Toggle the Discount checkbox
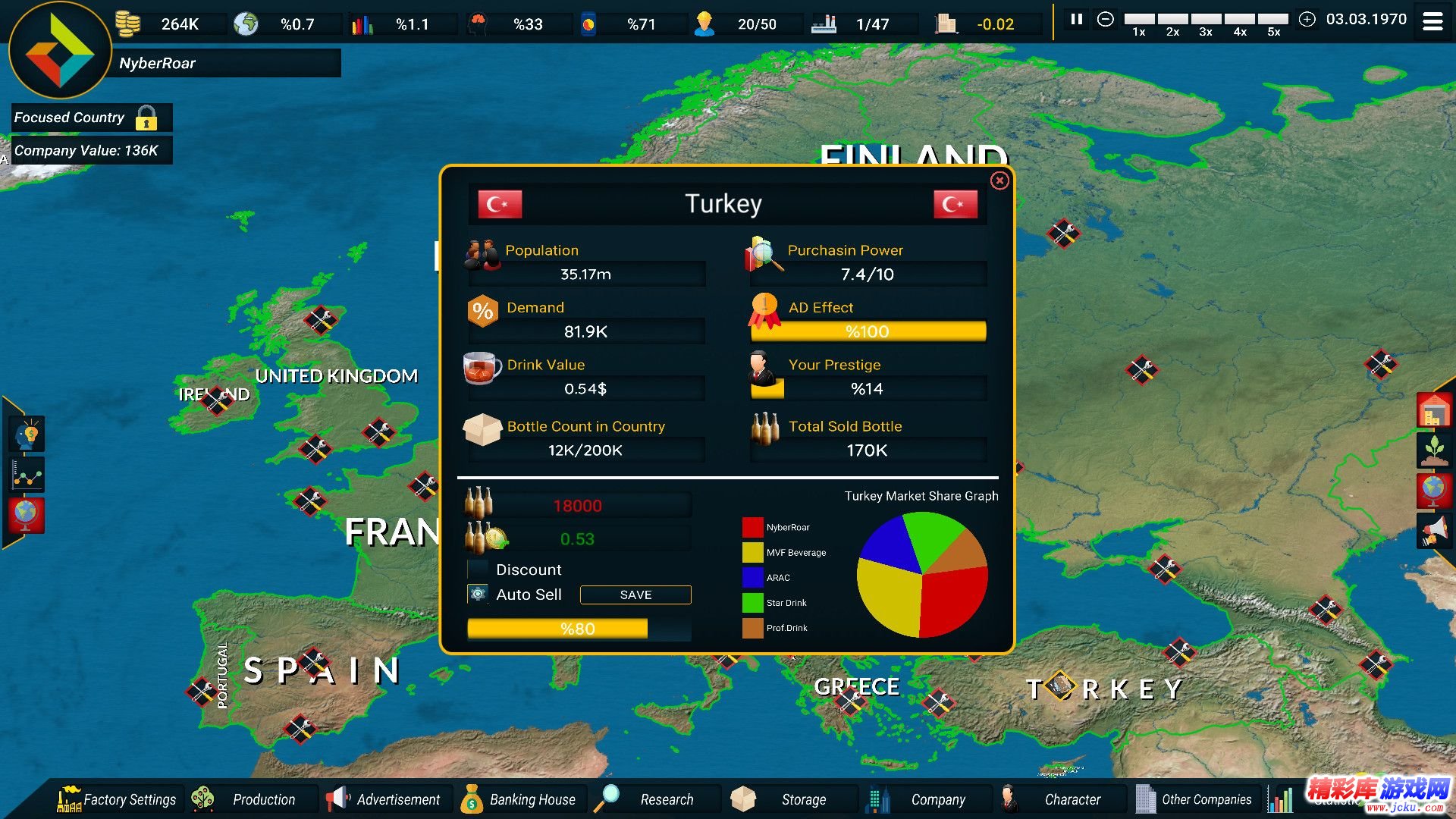1456x819 pixels. pos(478,570)
